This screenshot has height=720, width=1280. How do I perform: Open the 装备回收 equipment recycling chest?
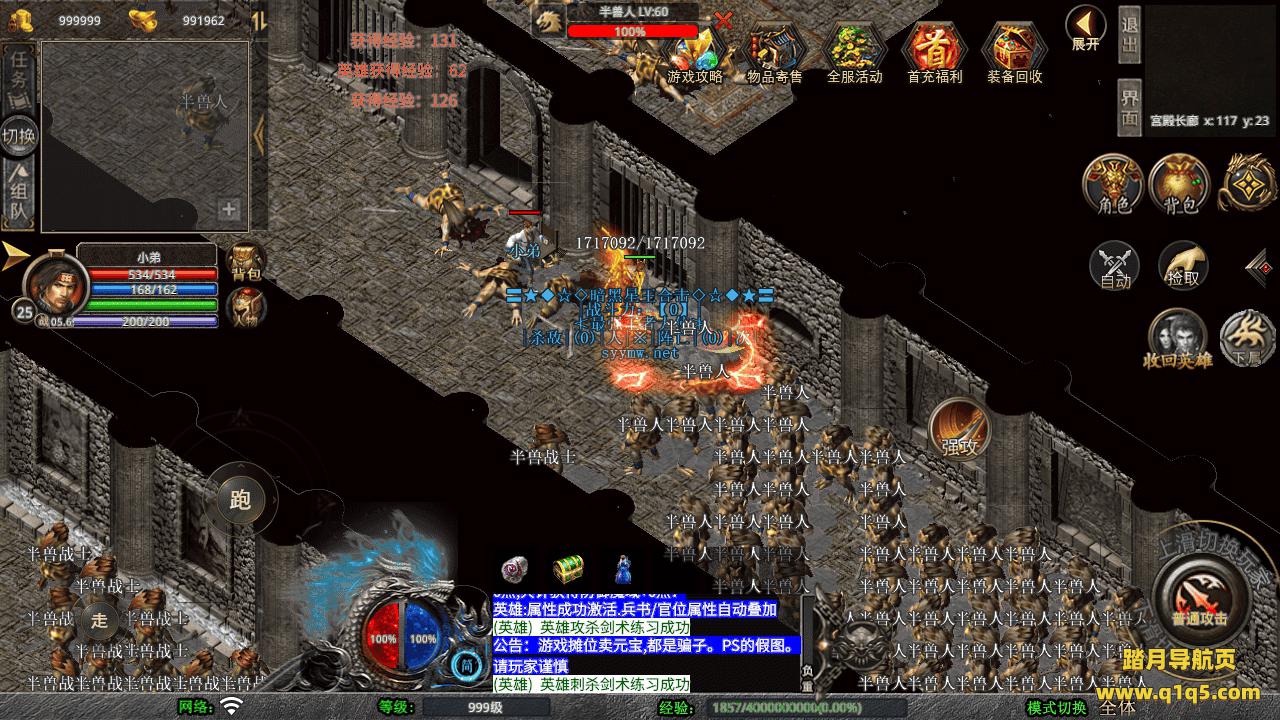1015,52
